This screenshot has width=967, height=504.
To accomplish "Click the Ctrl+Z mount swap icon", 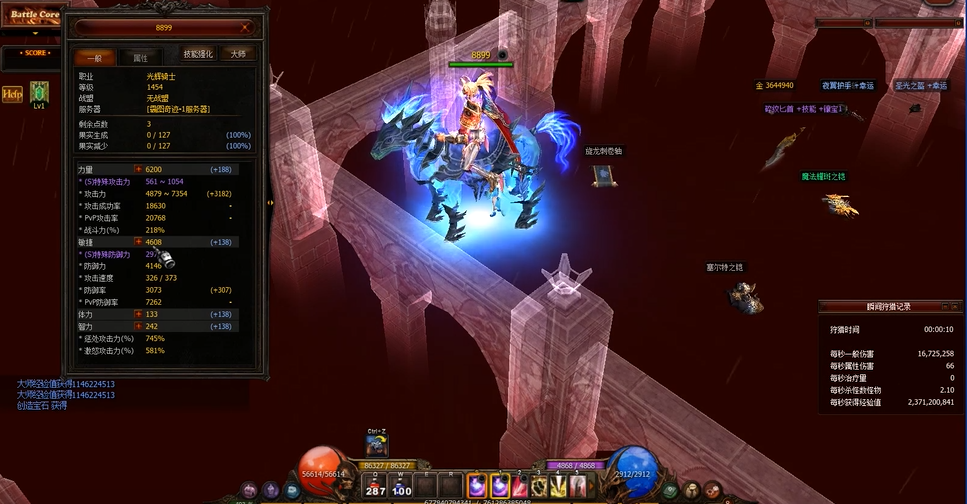I will 376,446.
